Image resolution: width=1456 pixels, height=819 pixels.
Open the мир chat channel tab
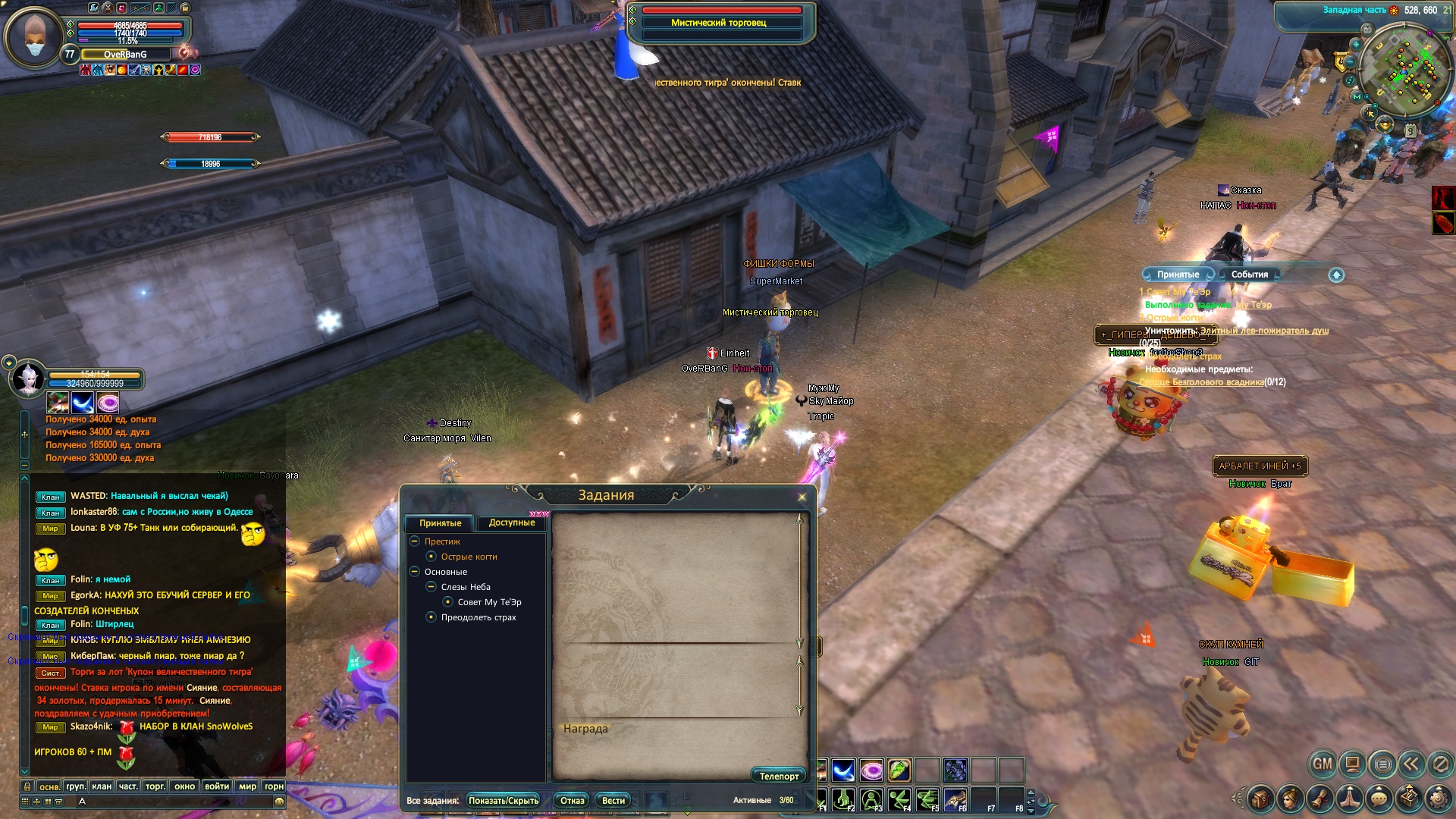tap(247, 786)
